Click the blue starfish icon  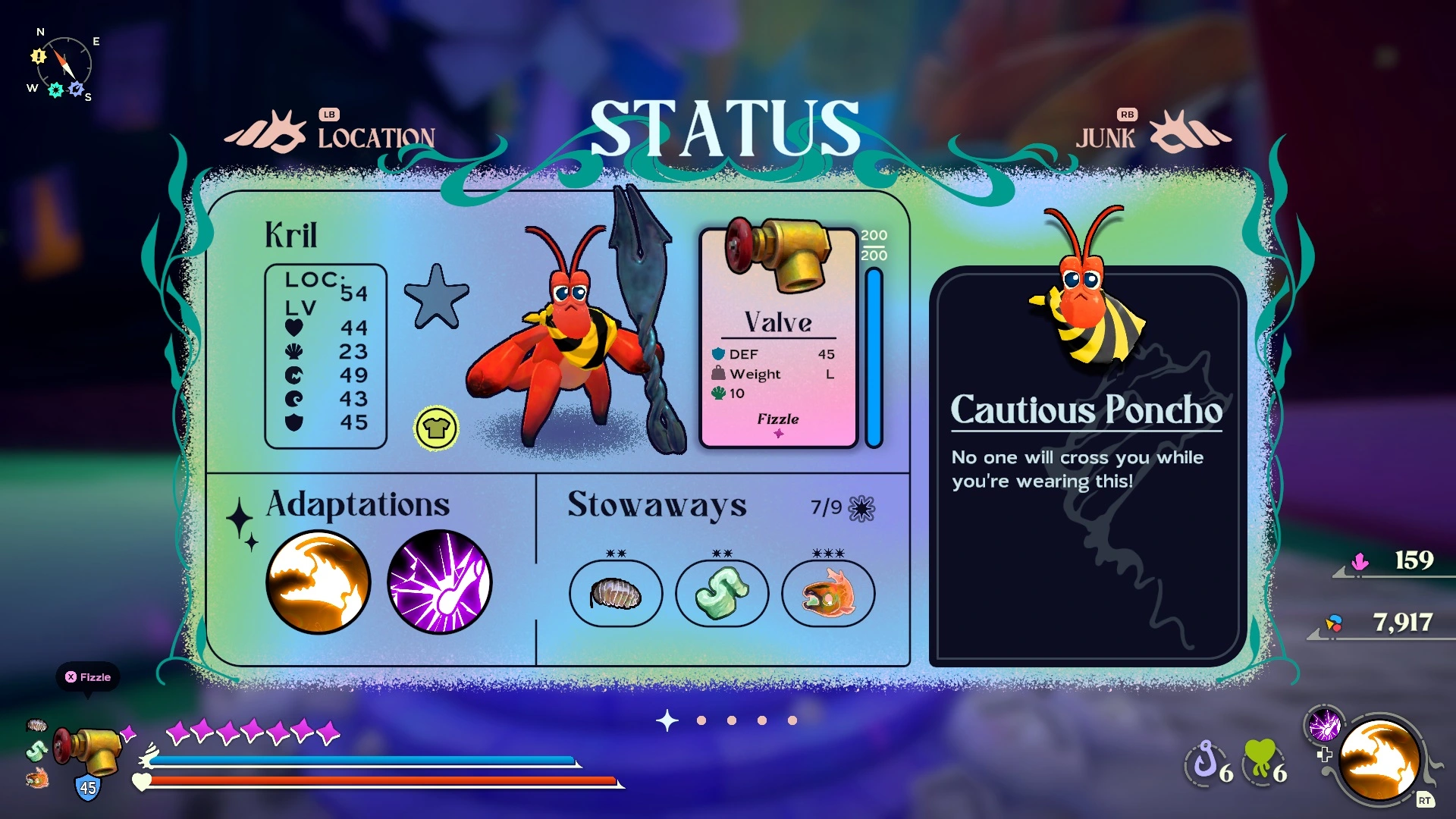coord(436,297)
